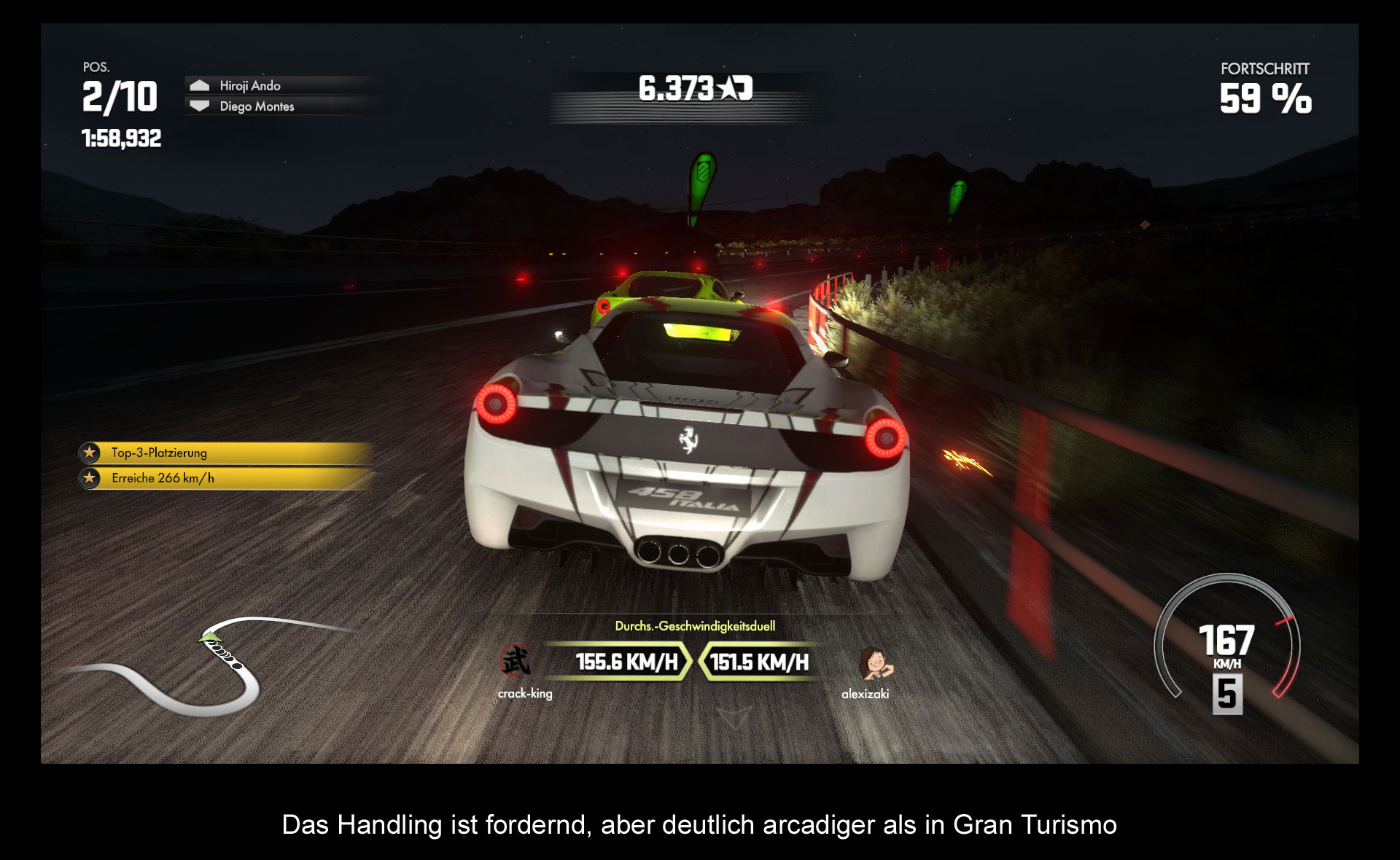Select the Top-3-Platzierung objective
The image size is (1400, 860).
click(226, 453)
